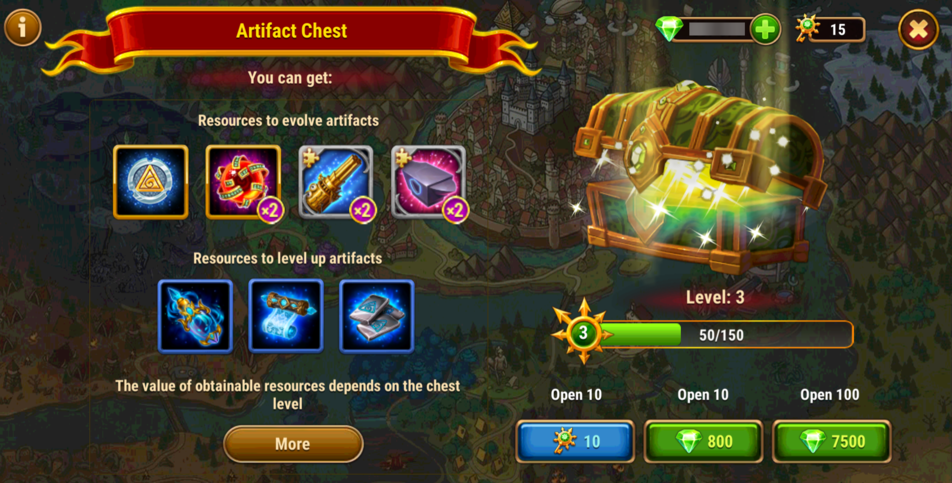The width and height of the screenshot is (952, 483).
Task: Select the blue triangle rune artifact resource
Action: click(151, 182)
